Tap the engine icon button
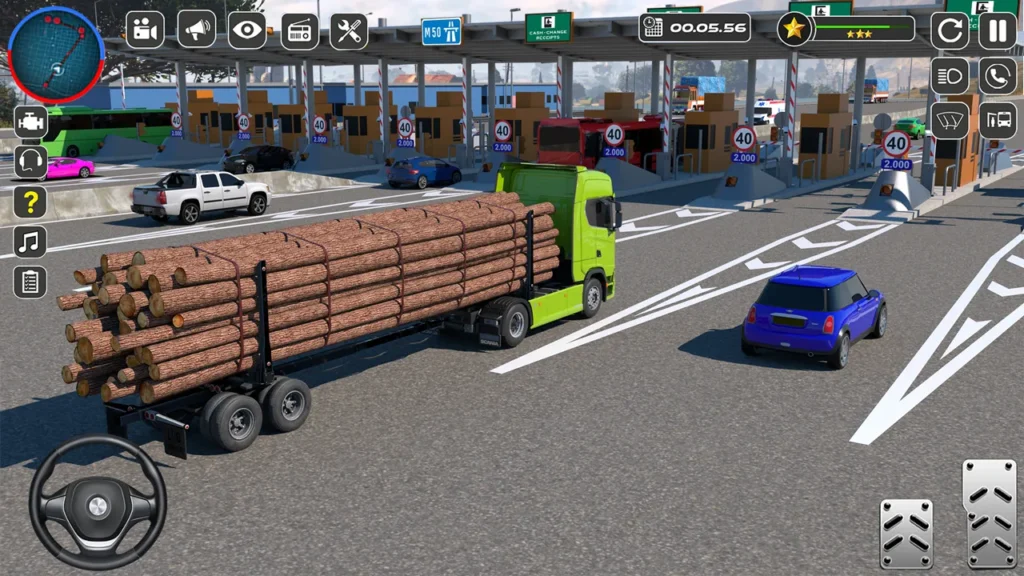The image size is (1024, 576). [30, 122]
